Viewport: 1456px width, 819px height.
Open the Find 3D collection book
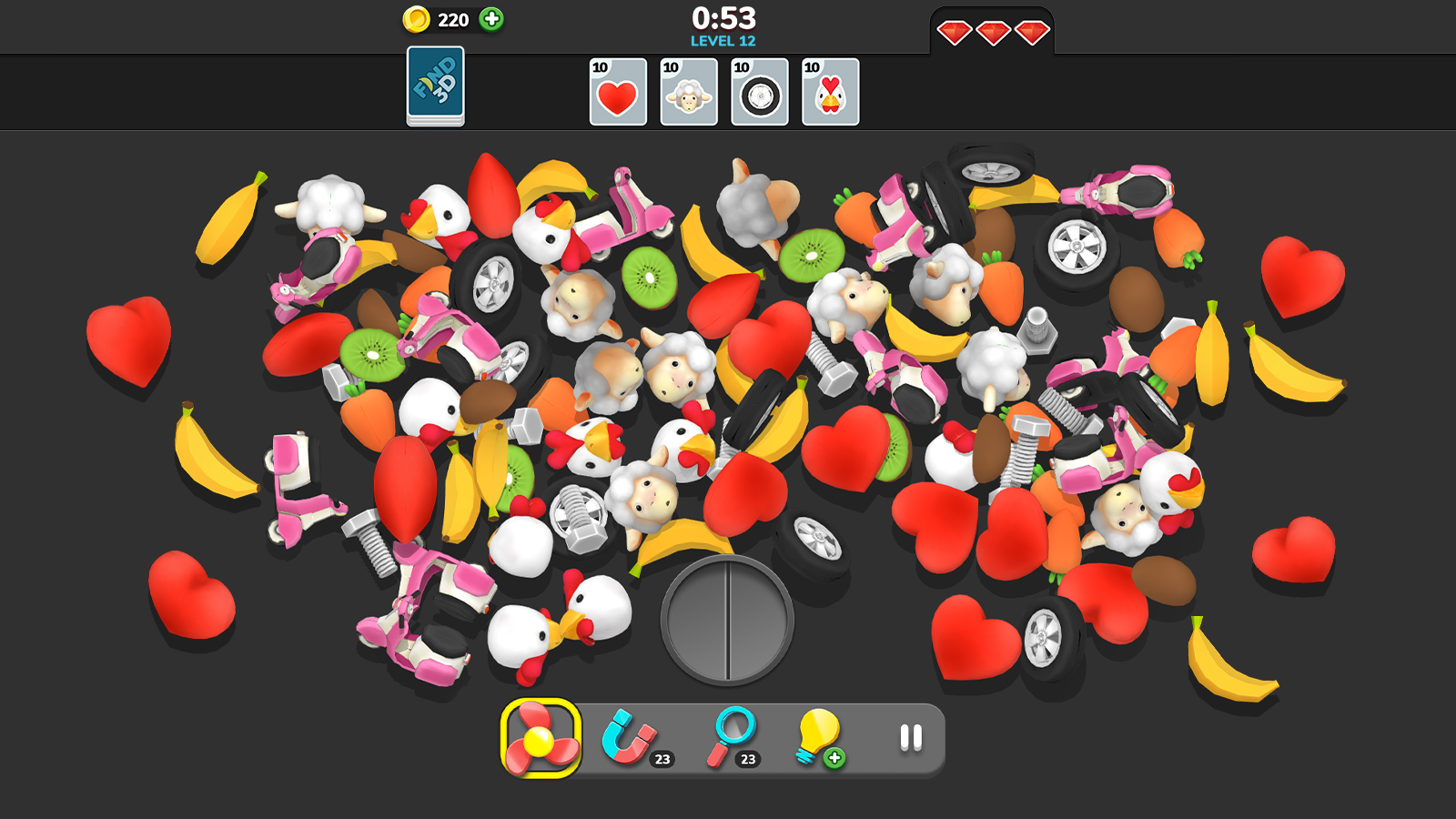point(434,91)
